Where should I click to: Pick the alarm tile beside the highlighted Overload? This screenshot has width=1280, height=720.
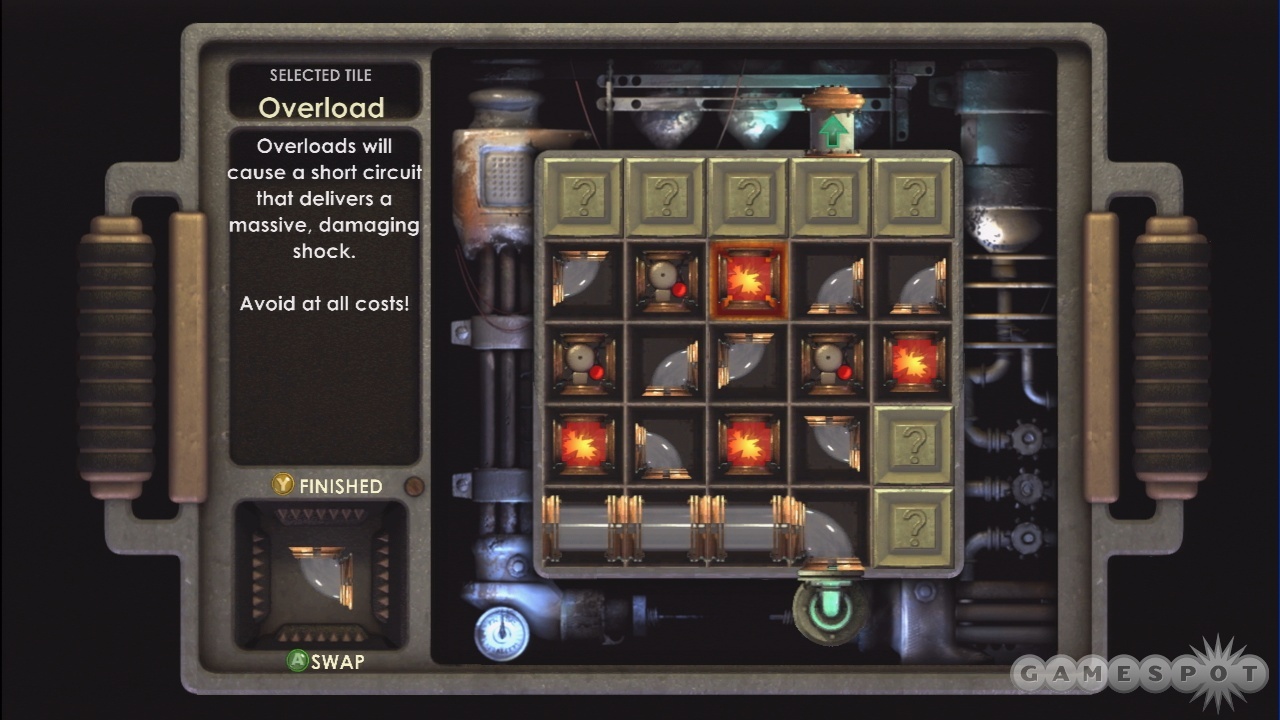666,280
